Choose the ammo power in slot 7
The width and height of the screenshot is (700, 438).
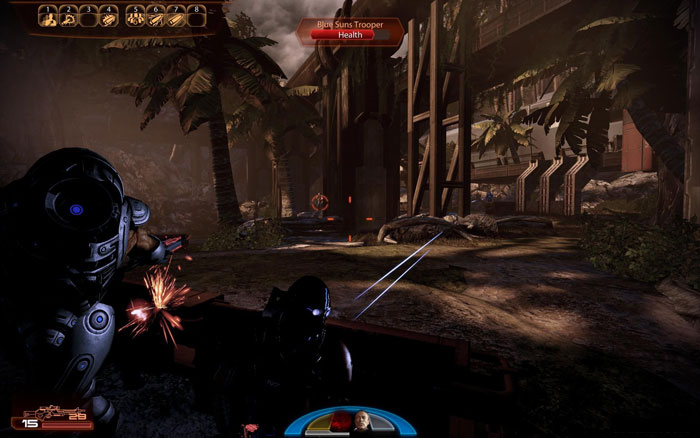click(176, 16)
